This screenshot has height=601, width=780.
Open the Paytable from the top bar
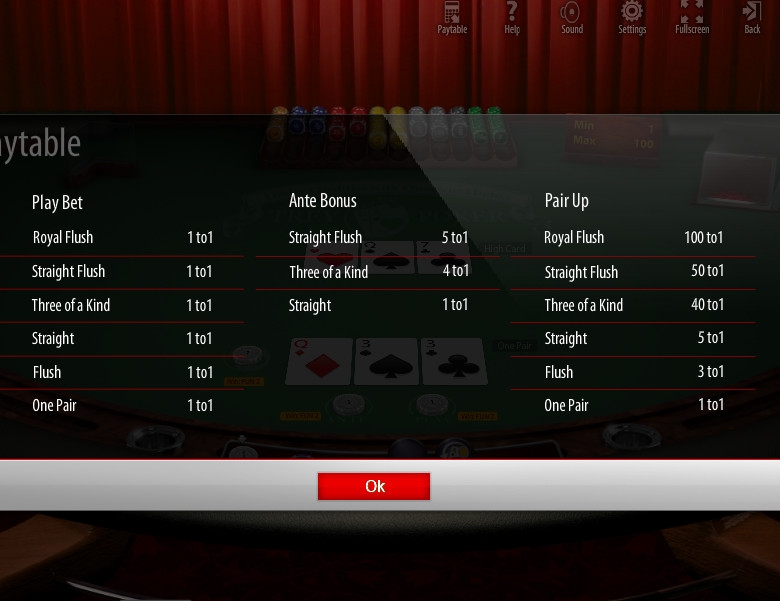click(x=452, y=16)
